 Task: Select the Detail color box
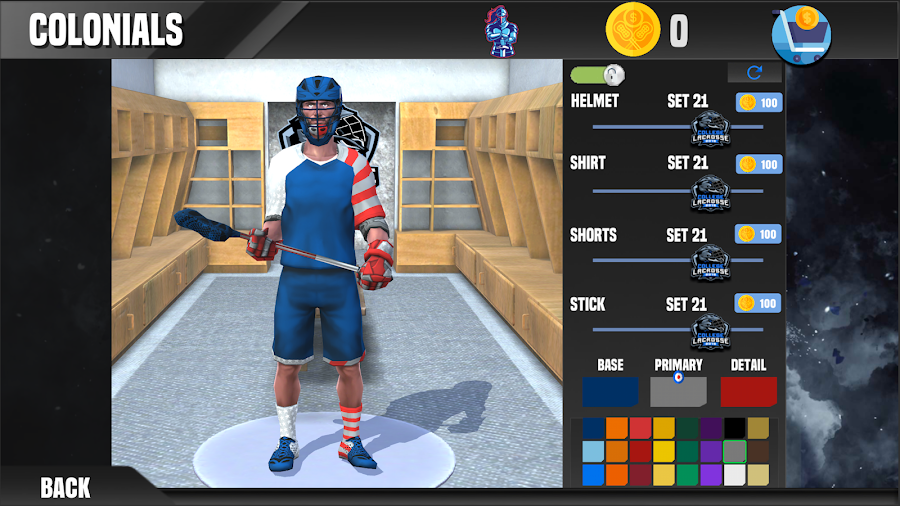tap(748, 391)
